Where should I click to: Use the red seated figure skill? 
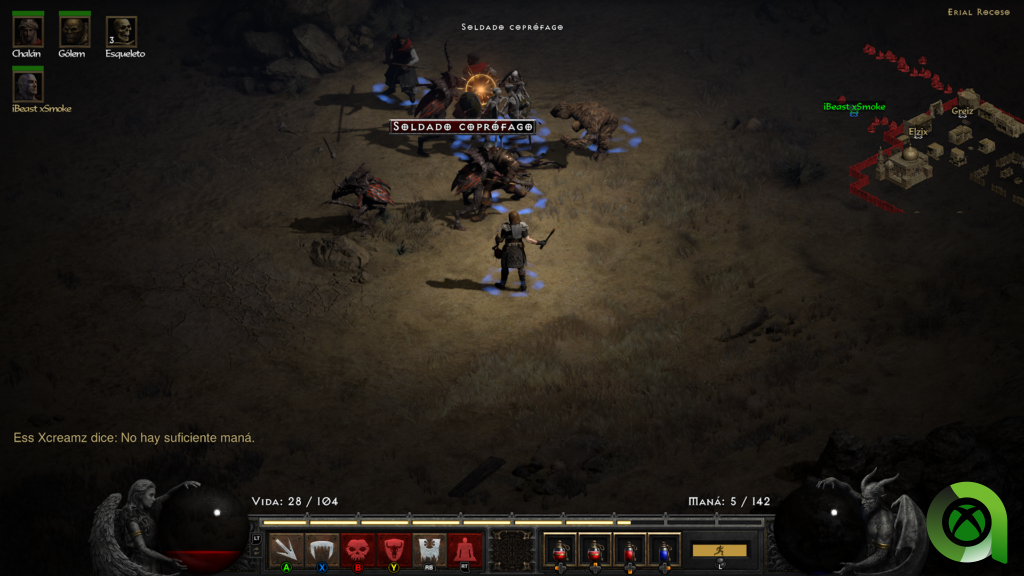(x=464, y=550)
